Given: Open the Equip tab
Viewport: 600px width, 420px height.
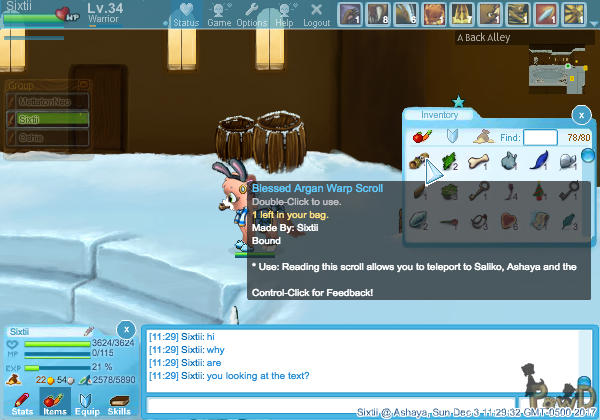Looking at the screenshot, I should click(87, 403).
